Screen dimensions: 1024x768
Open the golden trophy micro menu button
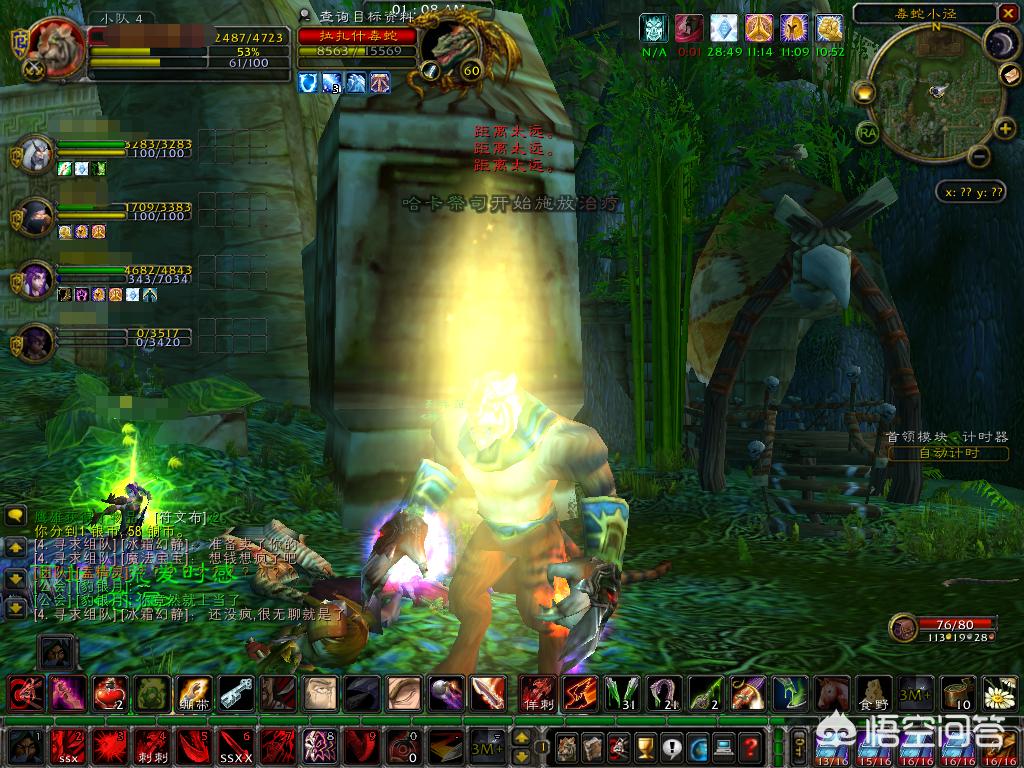click(x=645, y=746)
